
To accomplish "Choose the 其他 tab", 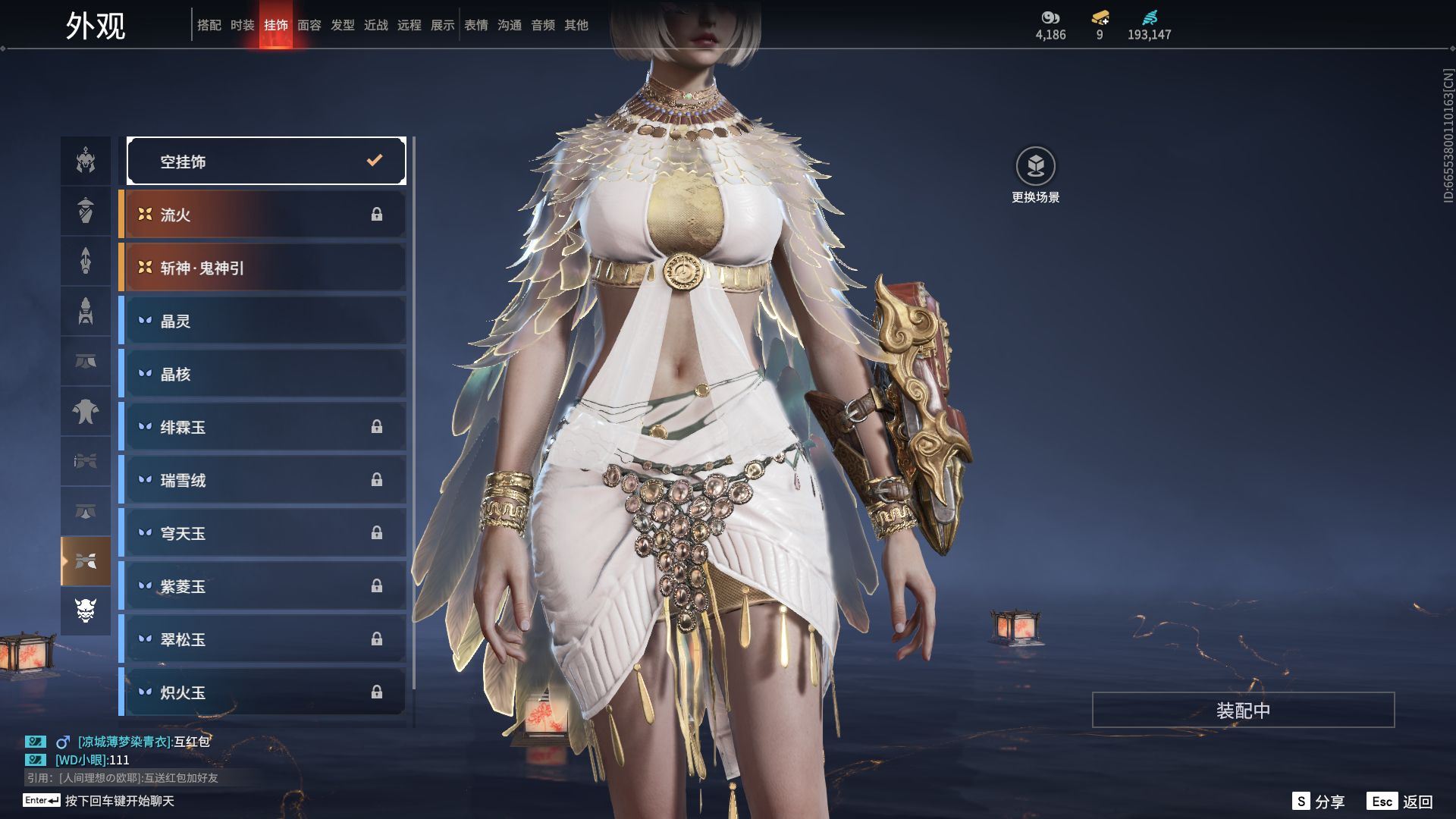I will point(576,25).
